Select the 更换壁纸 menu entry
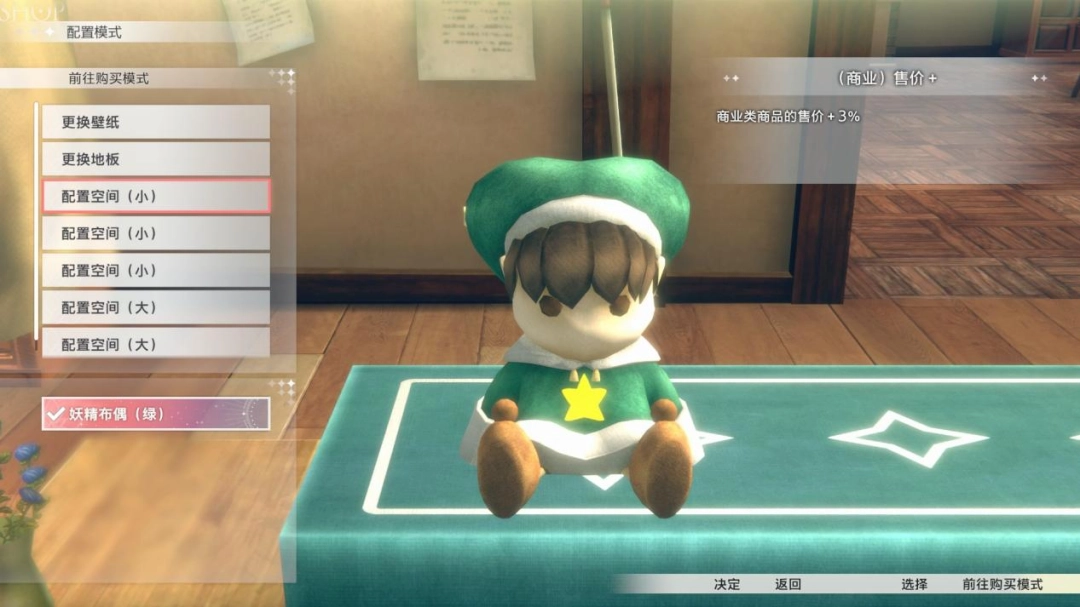The height and width of the screenshot is (607, 1080). point(155,122)
